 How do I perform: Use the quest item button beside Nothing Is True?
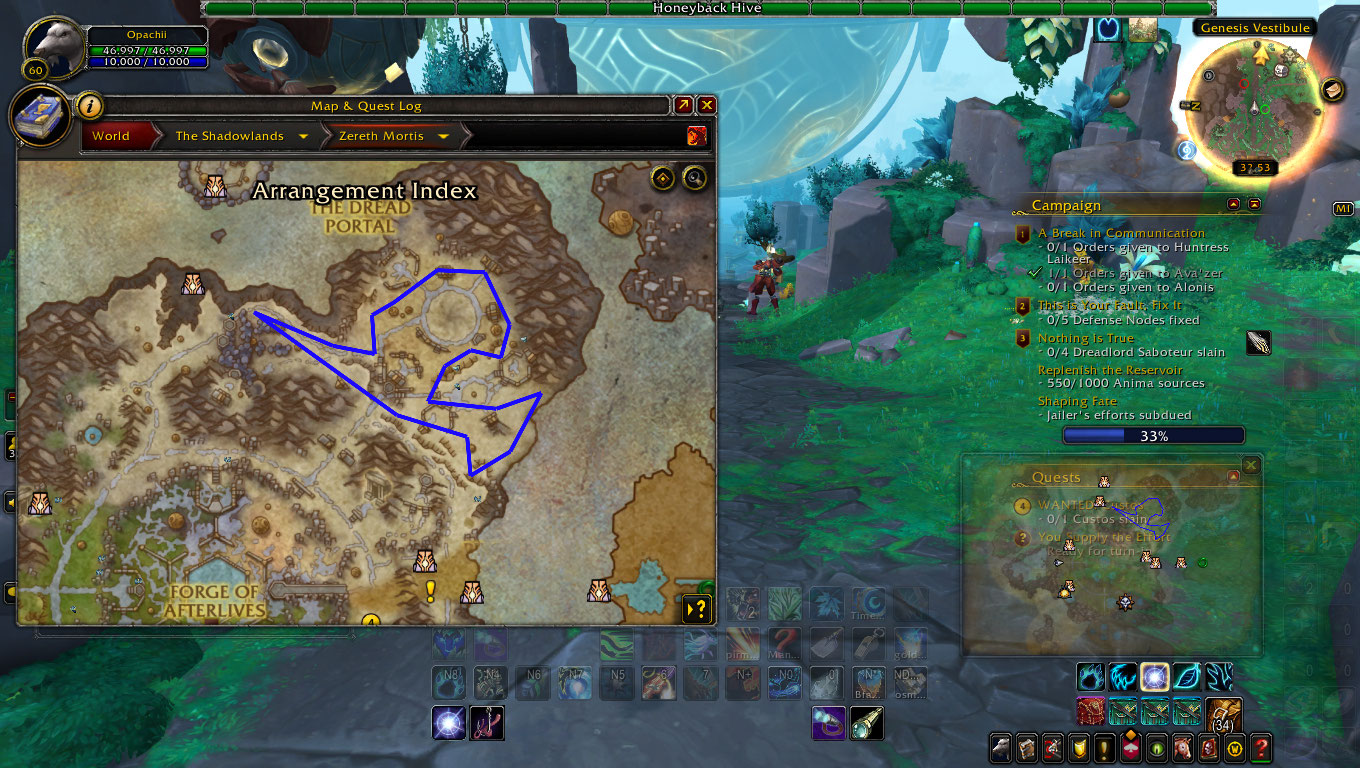pyautogui.click(x=1260, y=343)
